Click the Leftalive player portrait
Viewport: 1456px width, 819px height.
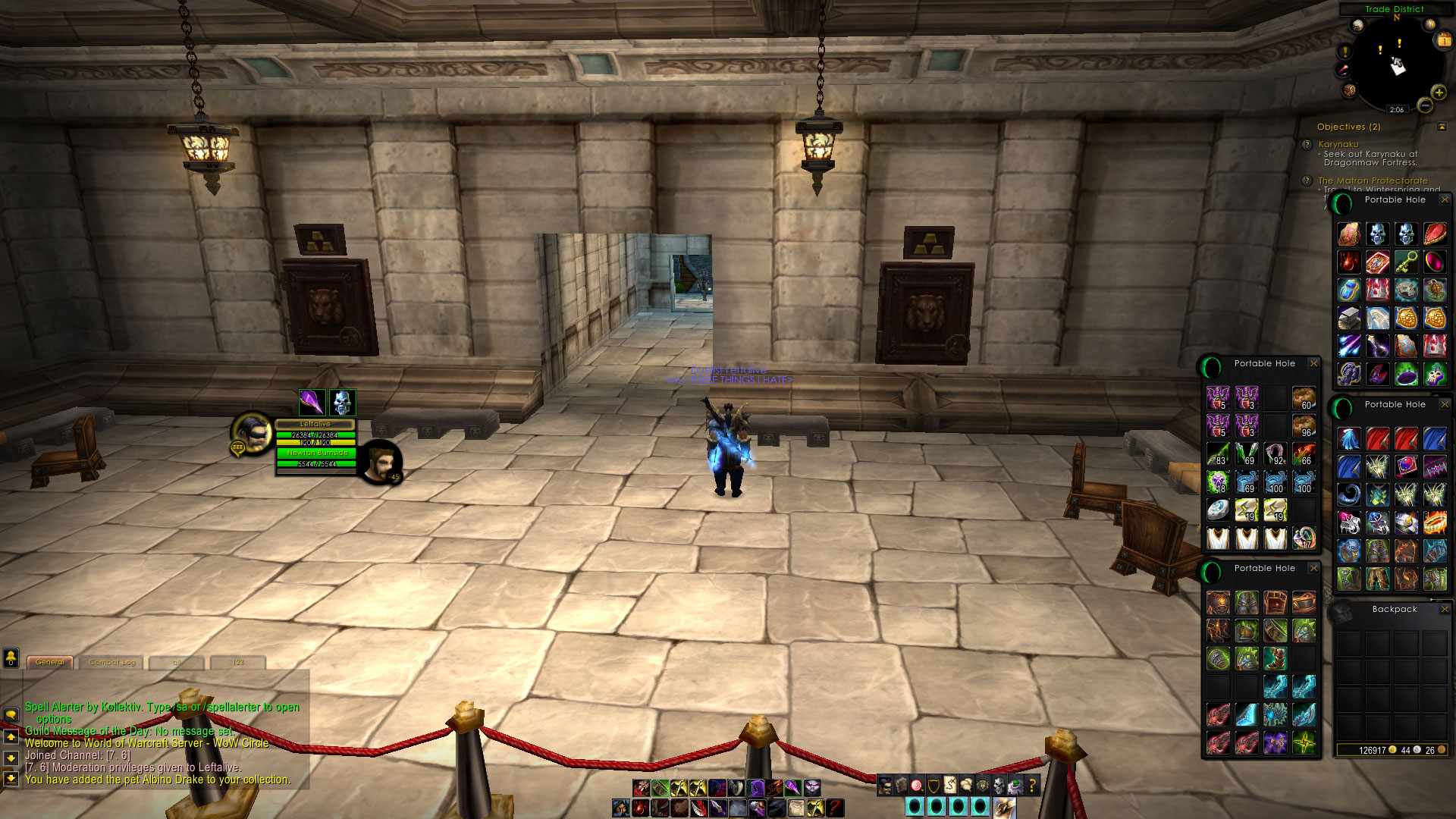[252, 434]
